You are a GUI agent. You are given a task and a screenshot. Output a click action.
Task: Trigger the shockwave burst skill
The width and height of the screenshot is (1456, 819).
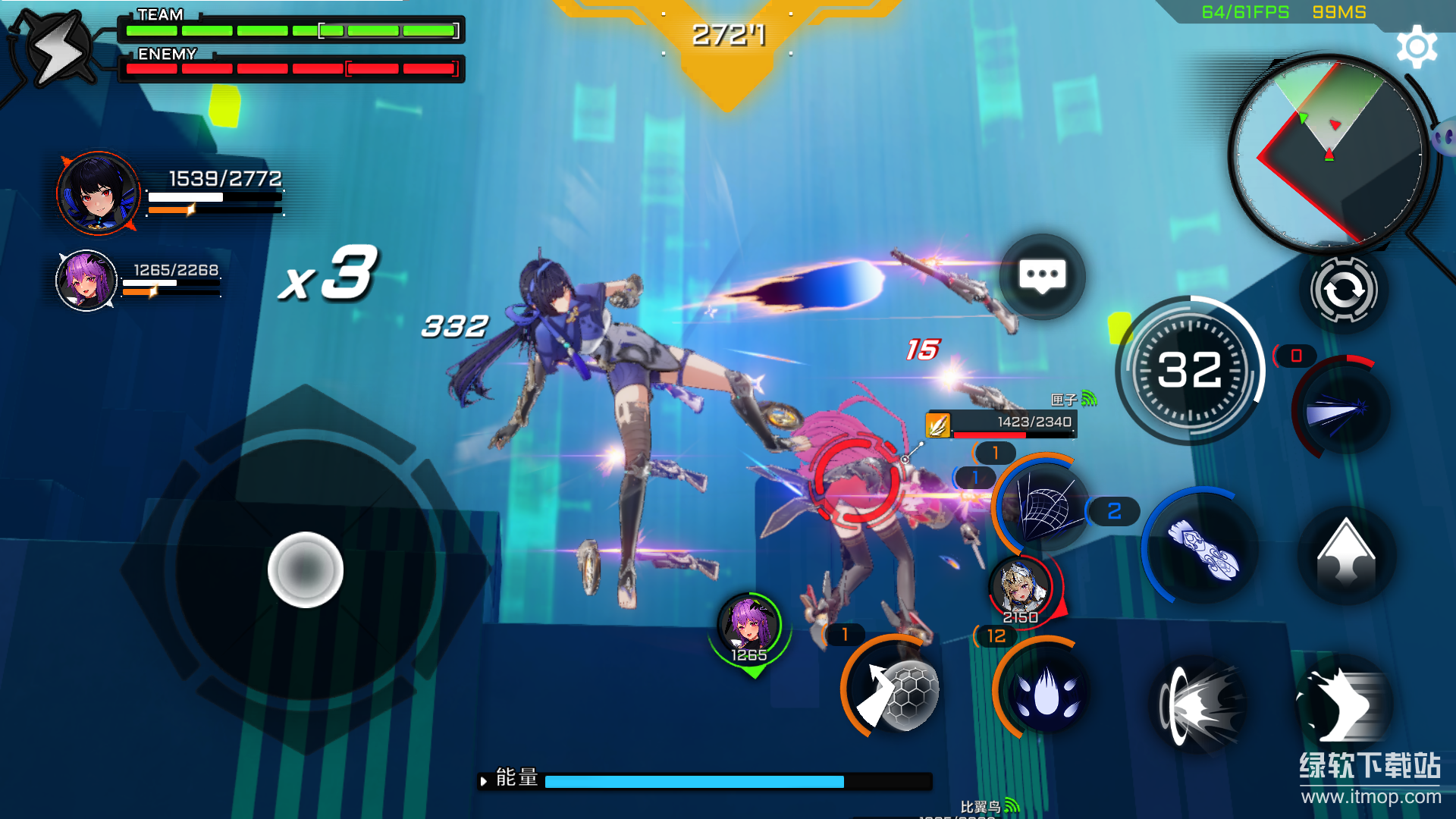click(1200, 704)
